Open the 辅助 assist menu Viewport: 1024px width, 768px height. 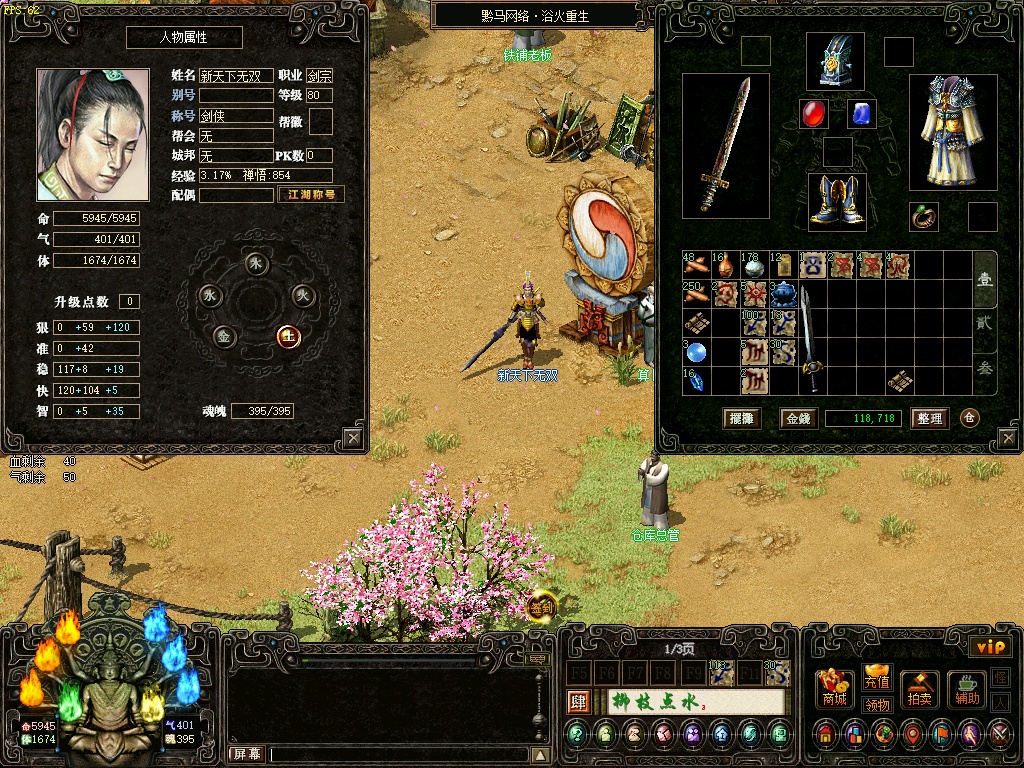966,689
